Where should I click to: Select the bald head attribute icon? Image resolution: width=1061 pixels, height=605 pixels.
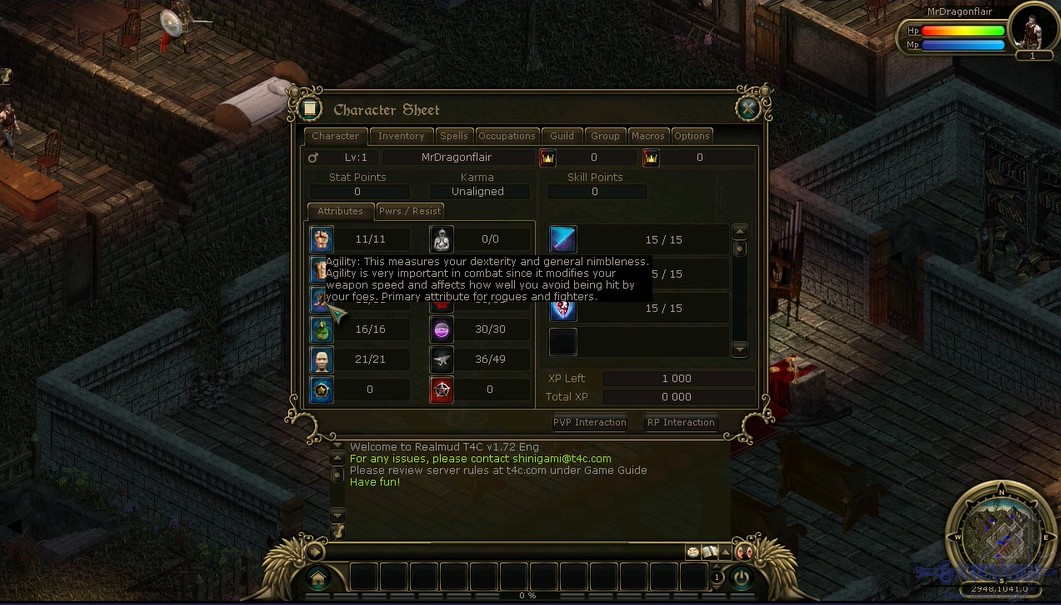(321, 360)
